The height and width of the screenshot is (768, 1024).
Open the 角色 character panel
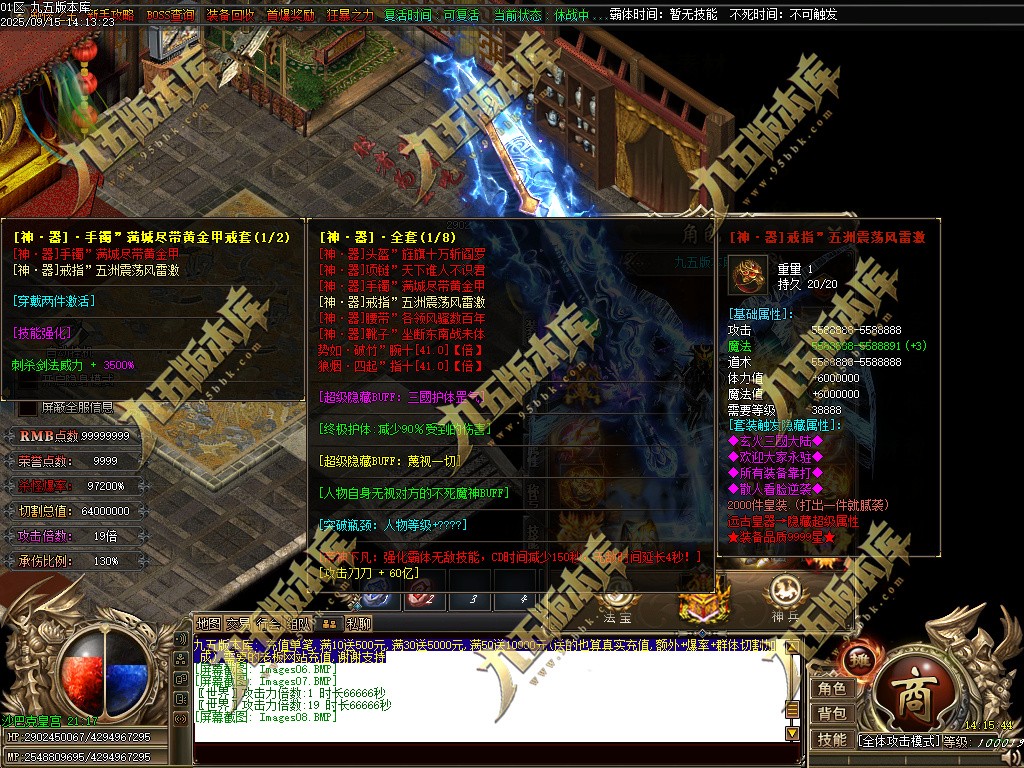832,688
